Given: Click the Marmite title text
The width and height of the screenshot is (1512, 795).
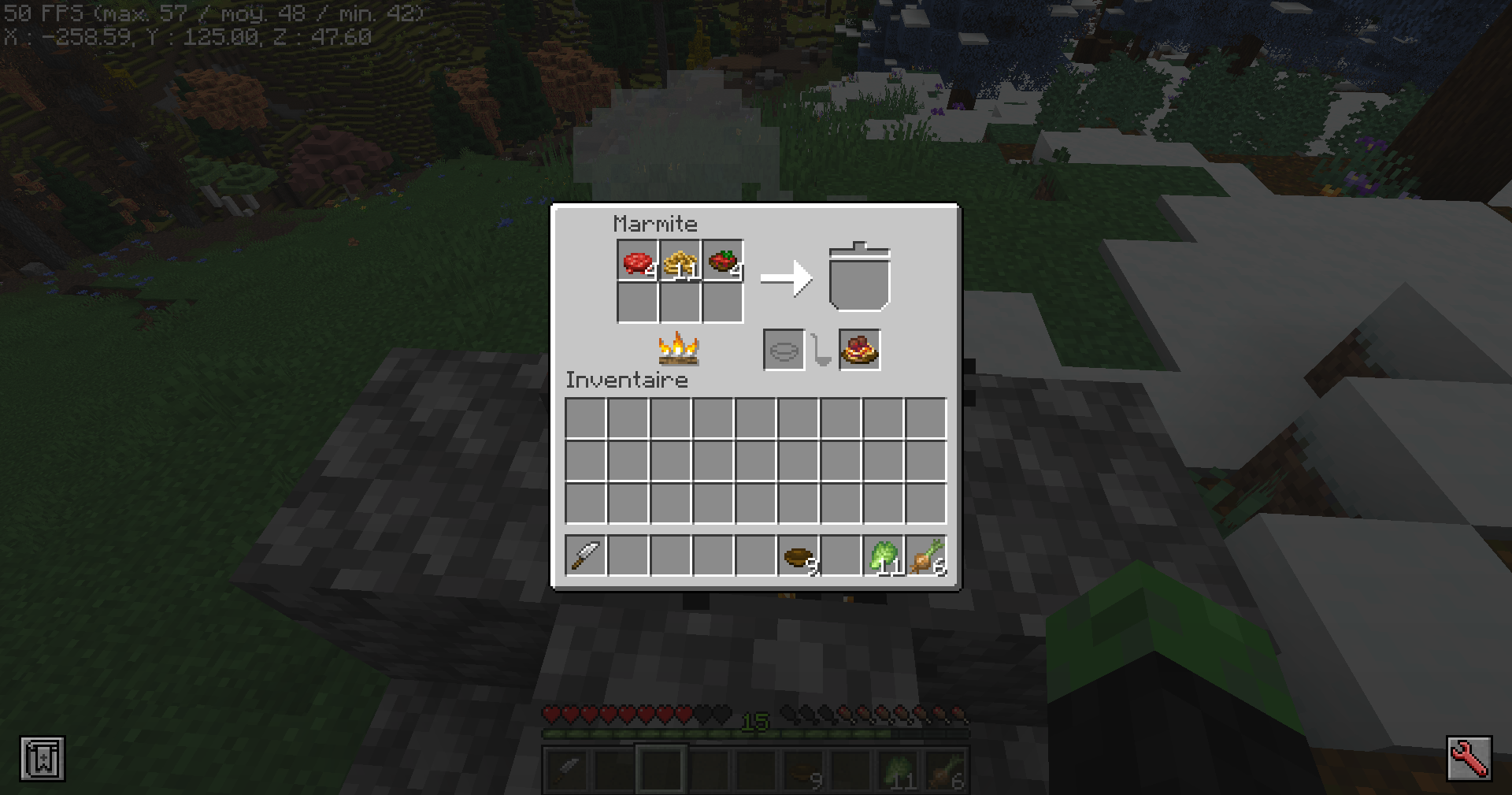Looking at the screenshot, I should pyautogui.click(x=656, y=223).
